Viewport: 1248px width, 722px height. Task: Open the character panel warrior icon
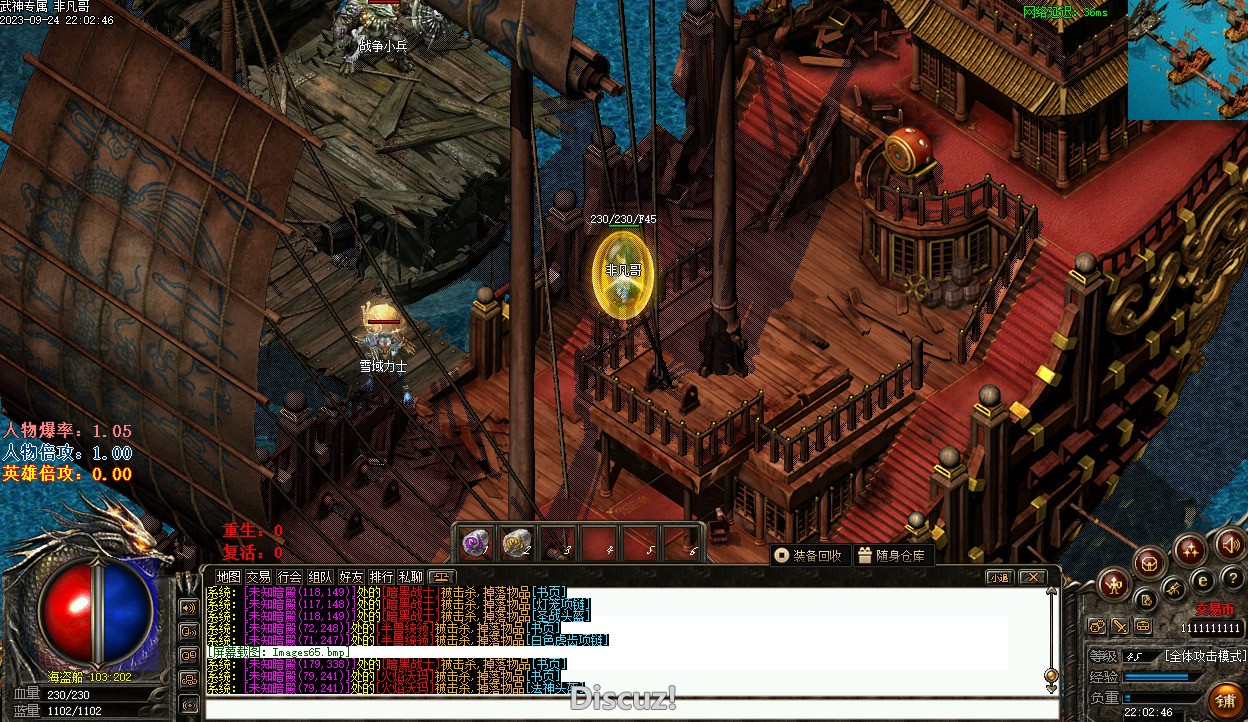pyautogui.click(x=1113, y=584)
